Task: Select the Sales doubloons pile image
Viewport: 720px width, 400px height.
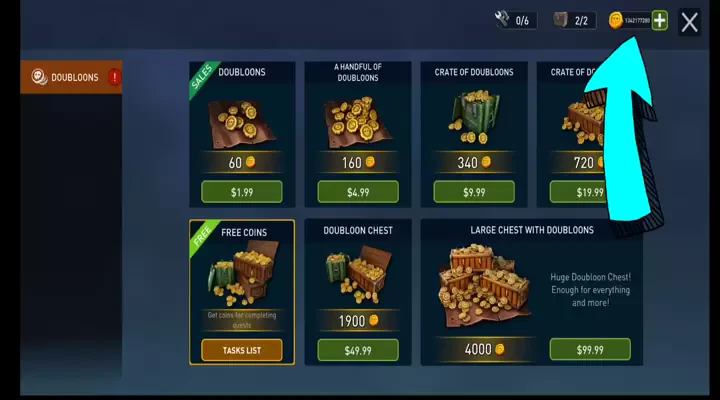Action: pyautogui.click(x=241, y=116)
